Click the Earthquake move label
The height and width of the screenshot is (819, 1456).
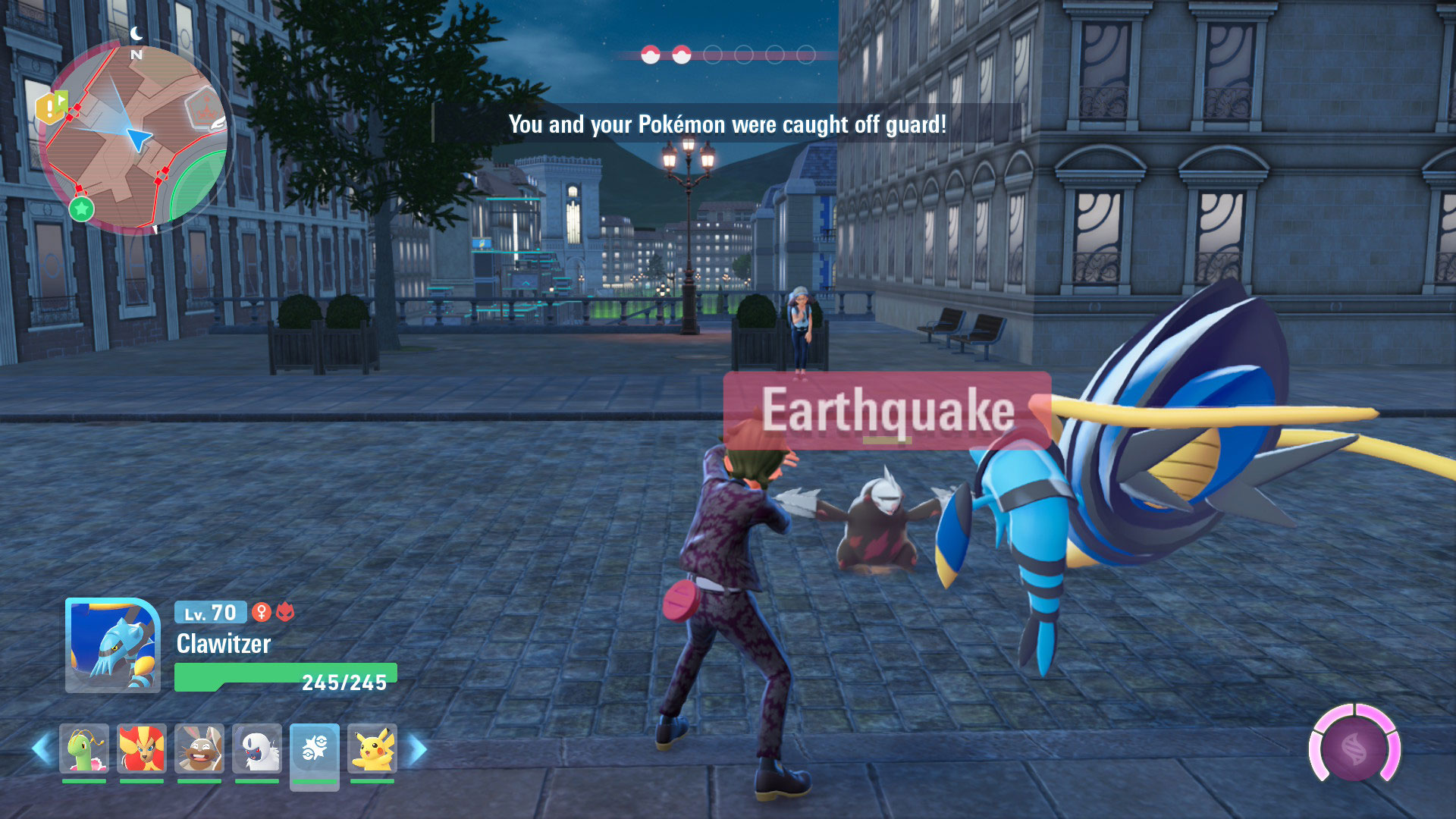pyautogui.click(x=886, y=410)
